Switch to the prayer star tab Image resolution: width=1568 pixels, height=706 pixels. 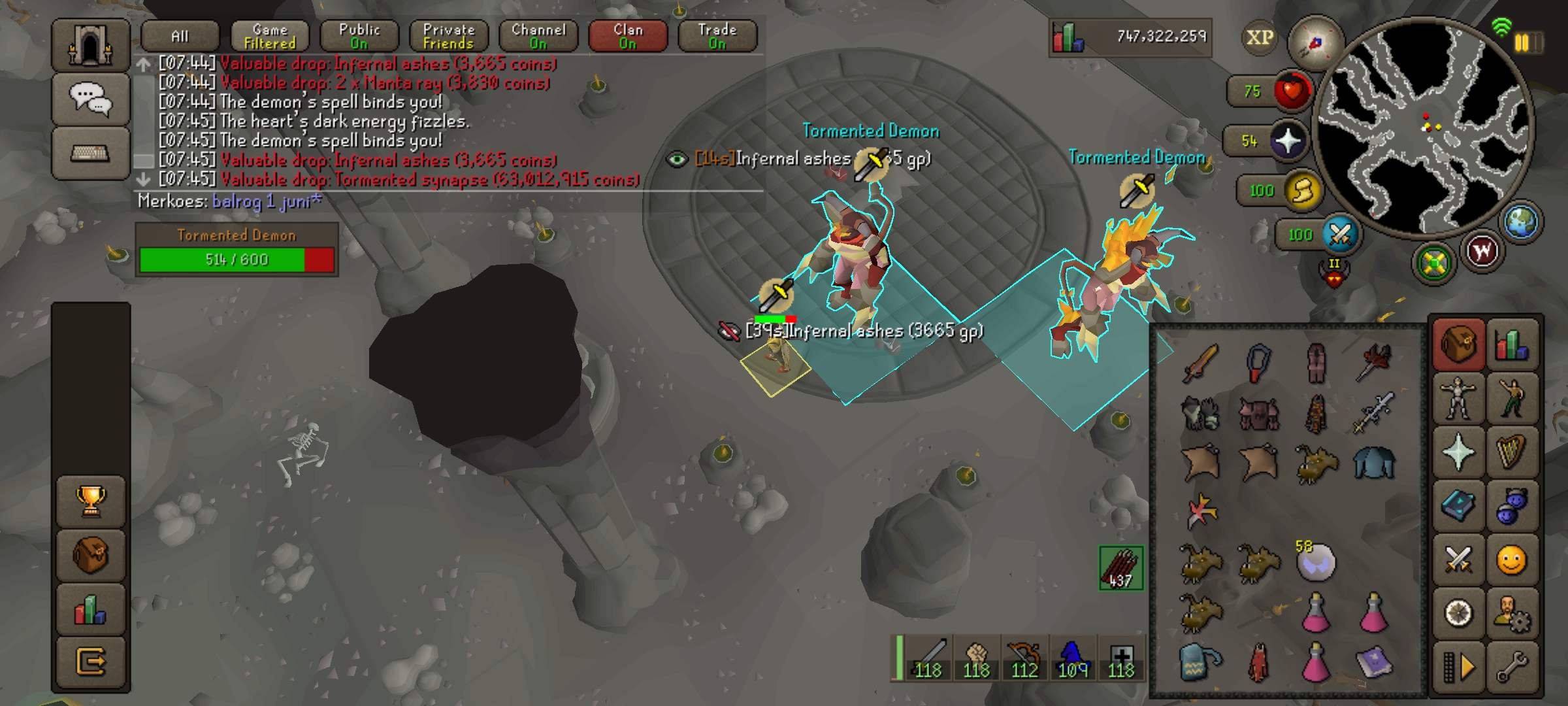pos(1458,452)
